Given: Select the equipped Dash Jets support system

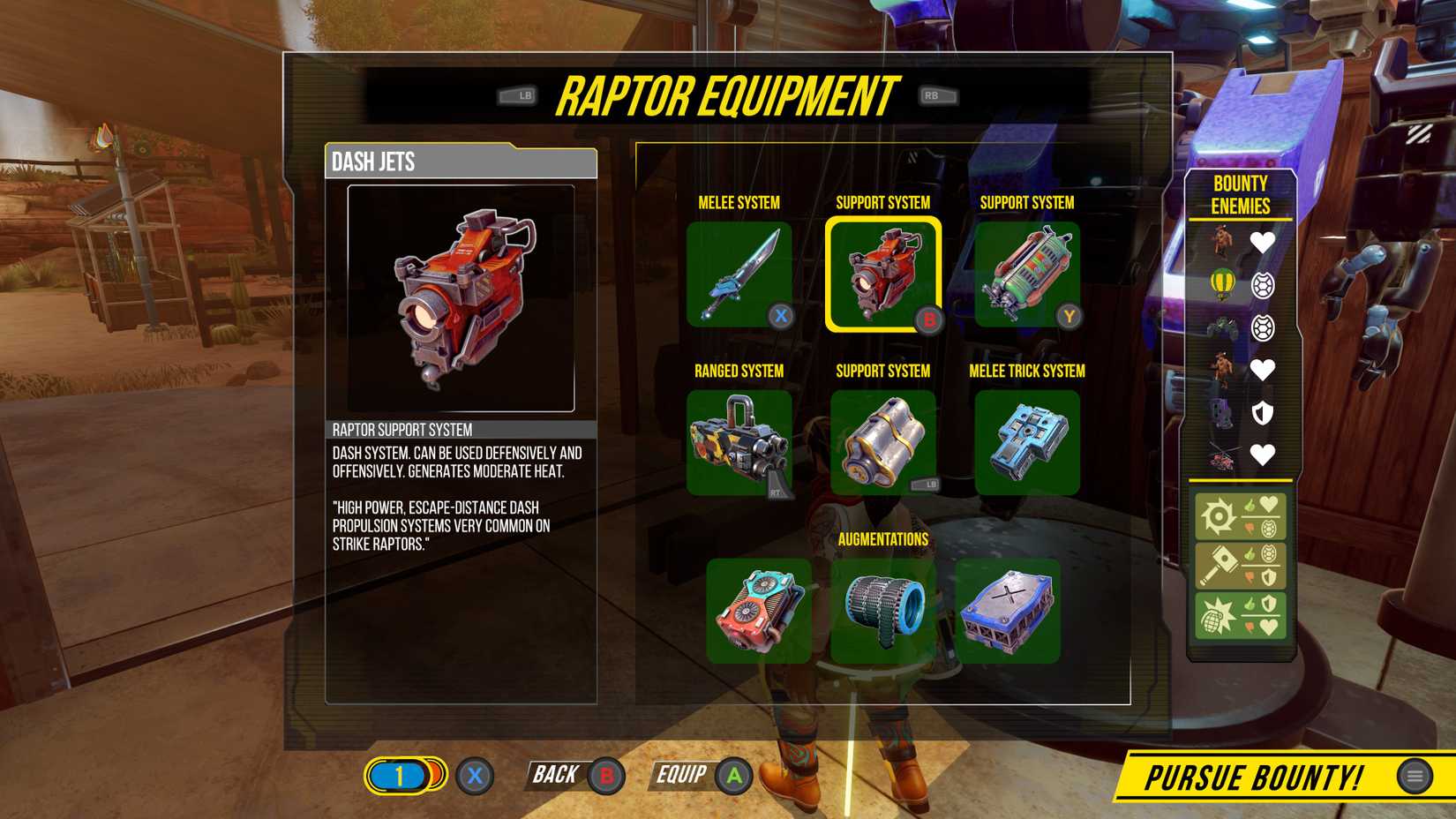Looking at the screenshot, I should click(882, 274).
